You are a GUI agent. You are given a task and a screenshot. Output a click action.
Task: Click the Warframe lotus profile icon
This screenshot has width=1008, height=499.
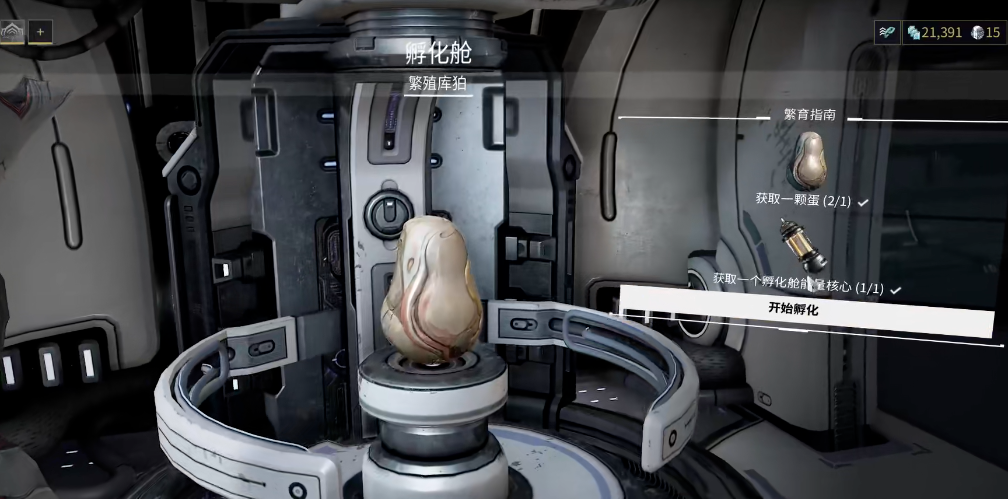tap(14, 31)
